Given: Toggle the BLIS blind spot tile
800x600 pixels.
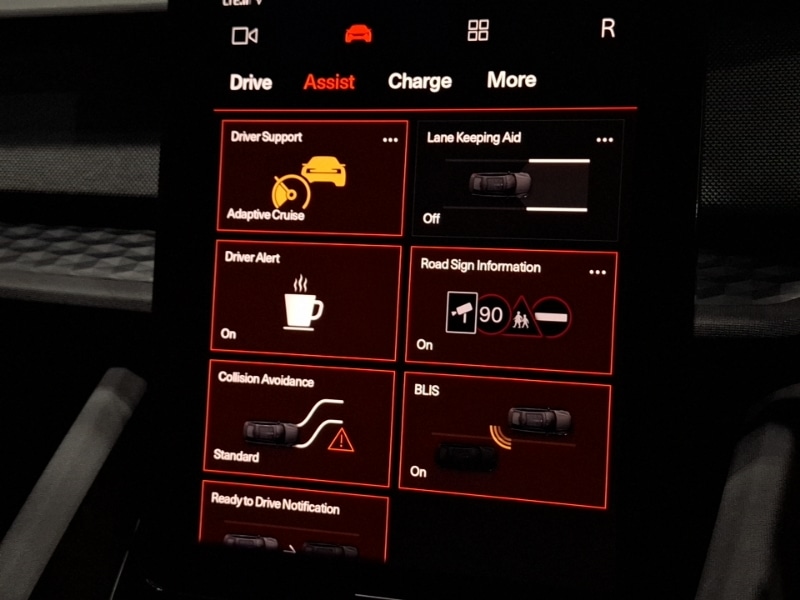Looking at the screenshot, I should (504, 435).
